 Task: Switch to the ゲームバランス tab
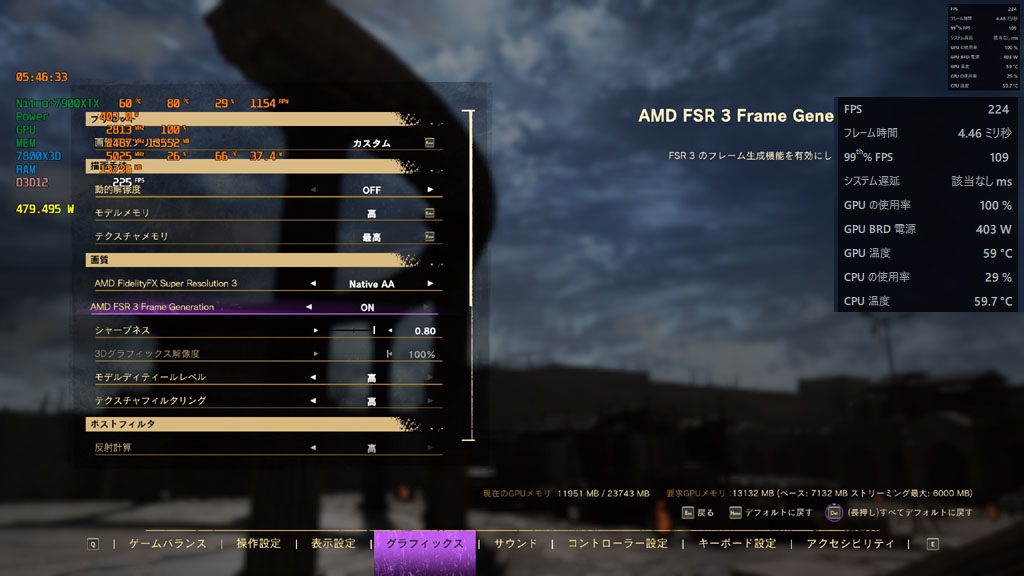tap(167, 544)
